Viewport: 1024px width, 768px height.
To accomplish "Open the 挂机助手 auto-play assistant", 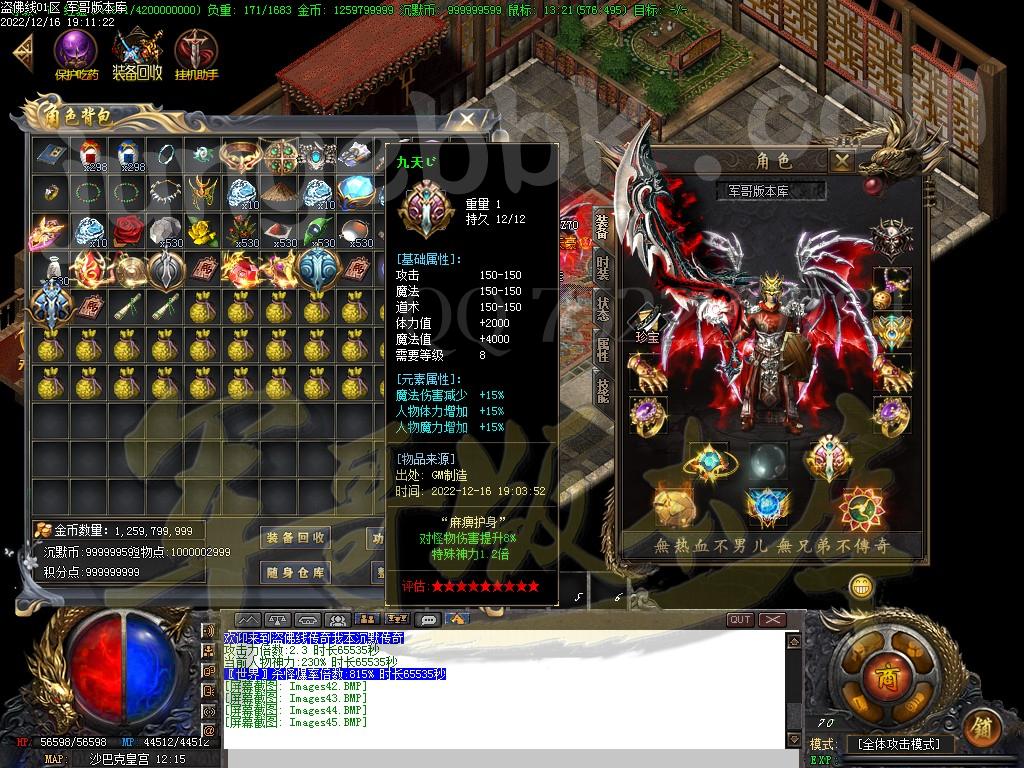I will [196, 54].
